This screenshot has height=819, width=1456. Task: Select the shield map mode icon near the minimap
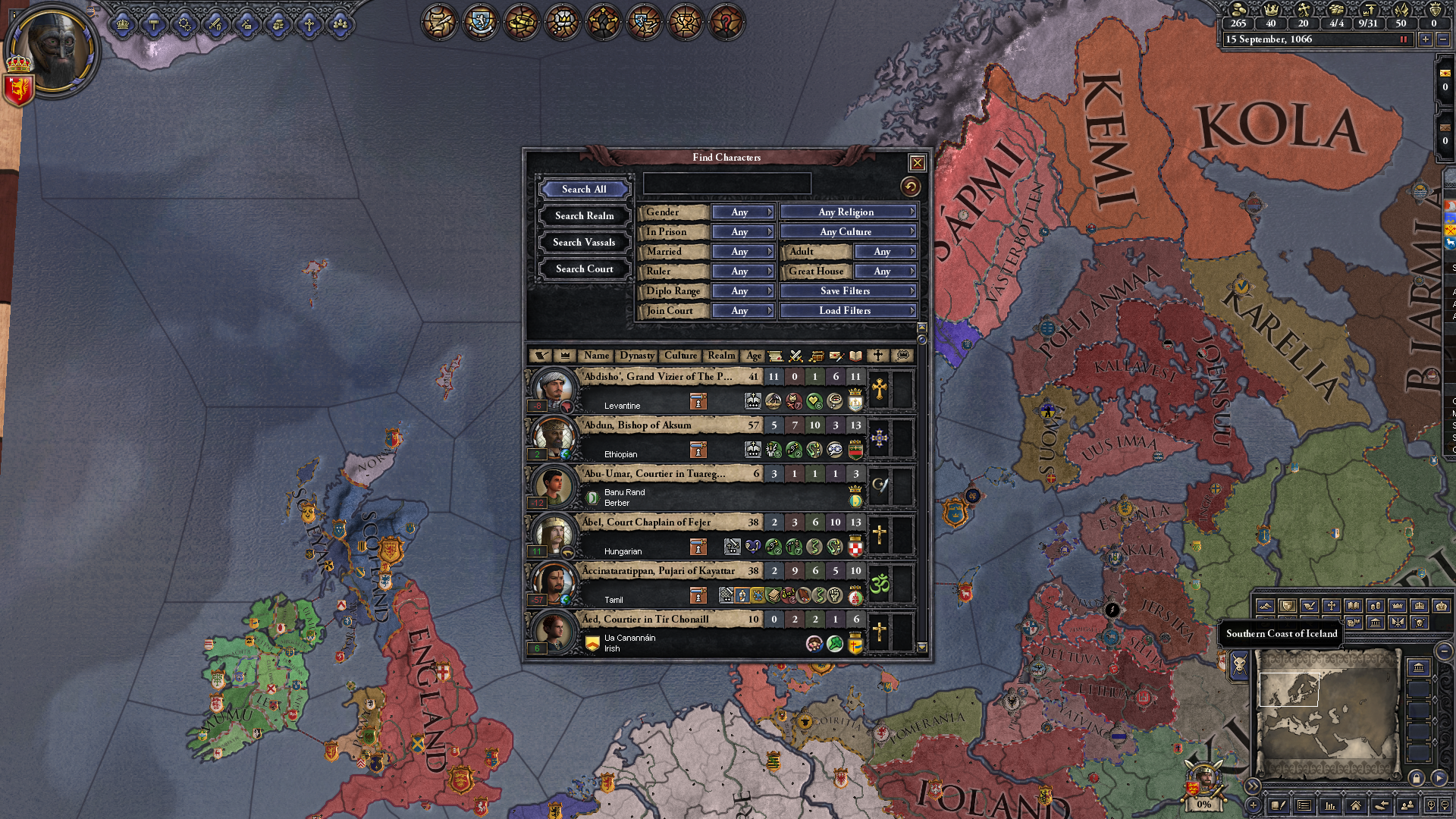pos(1287,606)
